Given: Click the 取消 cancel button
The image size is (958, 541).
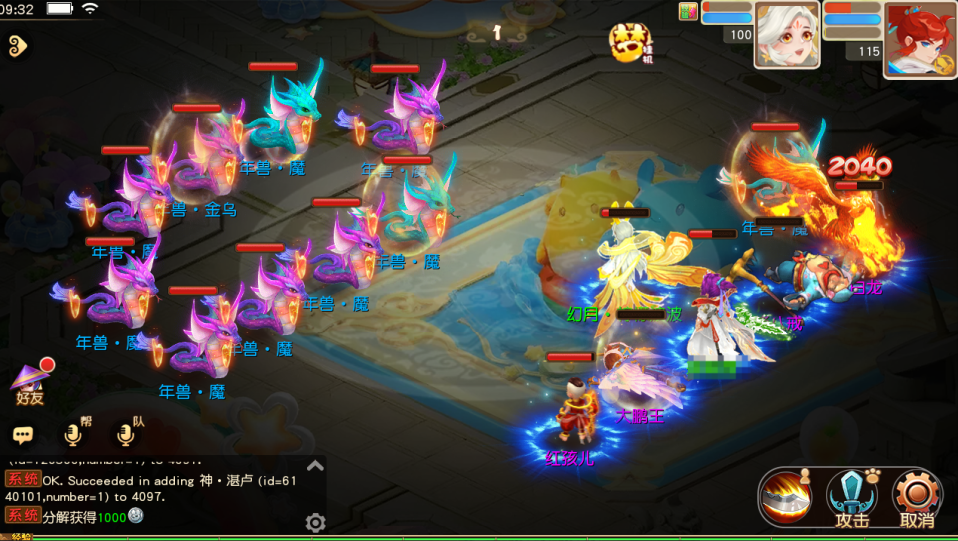Looking at the screenshot, I should point(917,497).
